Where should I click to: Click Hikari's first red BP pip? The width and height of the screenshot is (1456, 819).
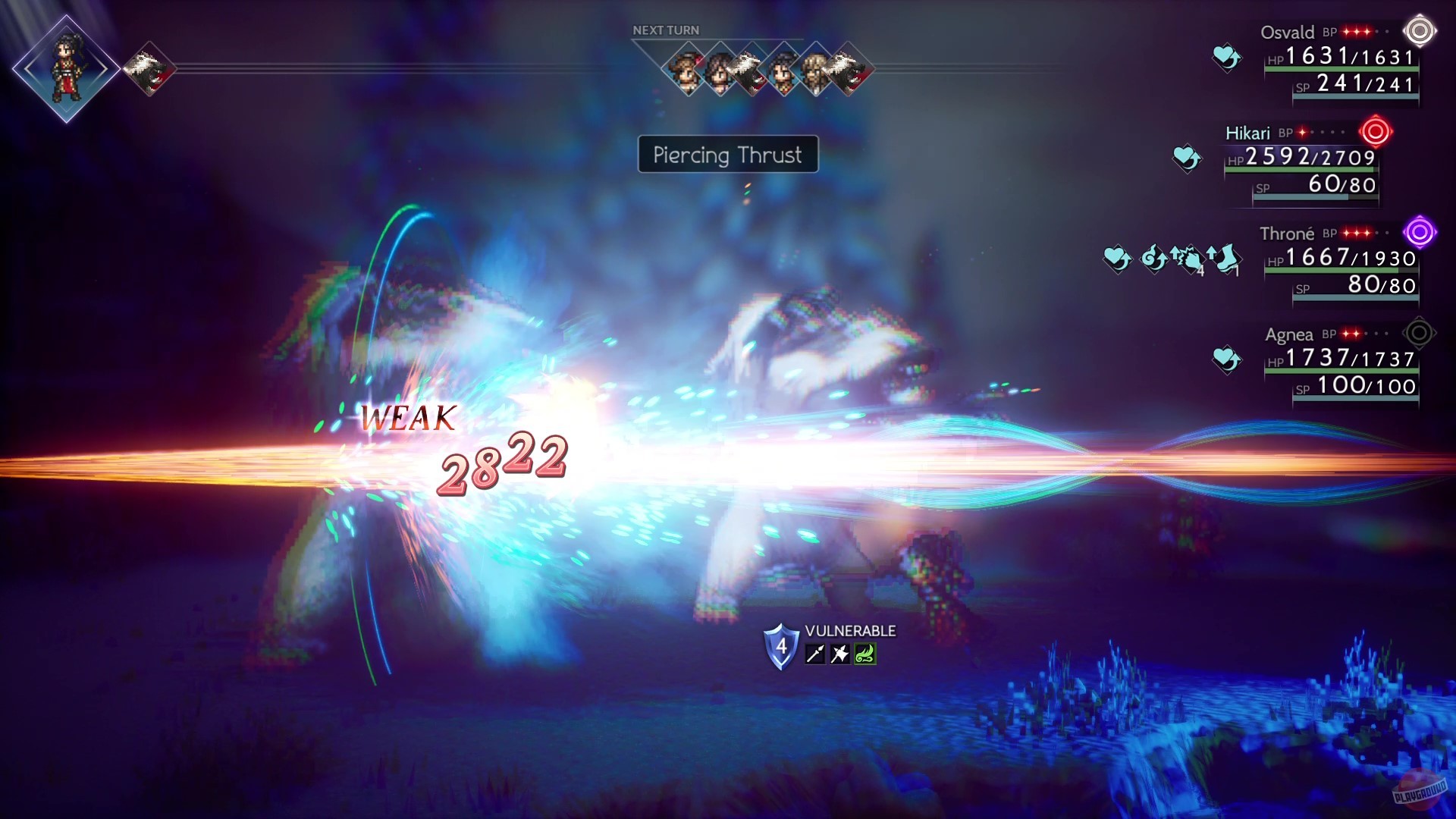1303,133
